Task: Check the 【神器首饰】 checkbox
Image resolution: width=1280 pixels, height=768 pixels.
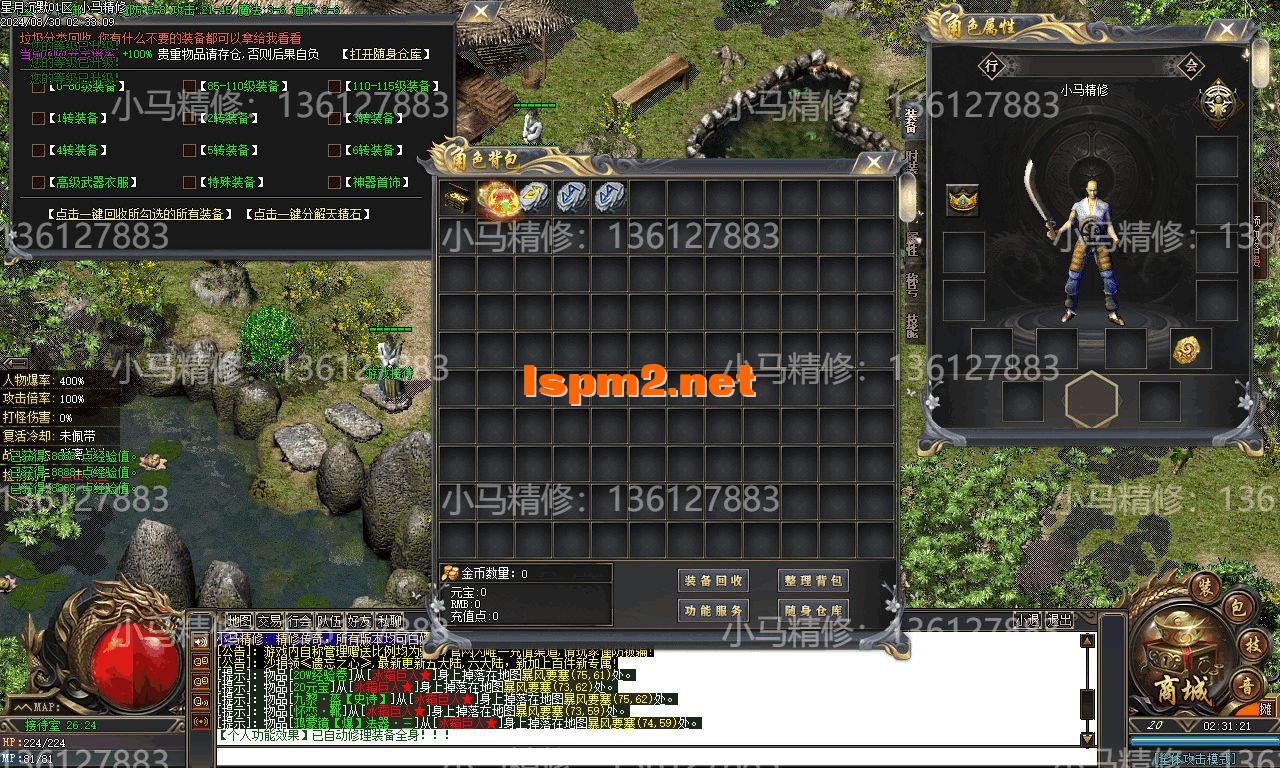Action: tap(334, 183)
